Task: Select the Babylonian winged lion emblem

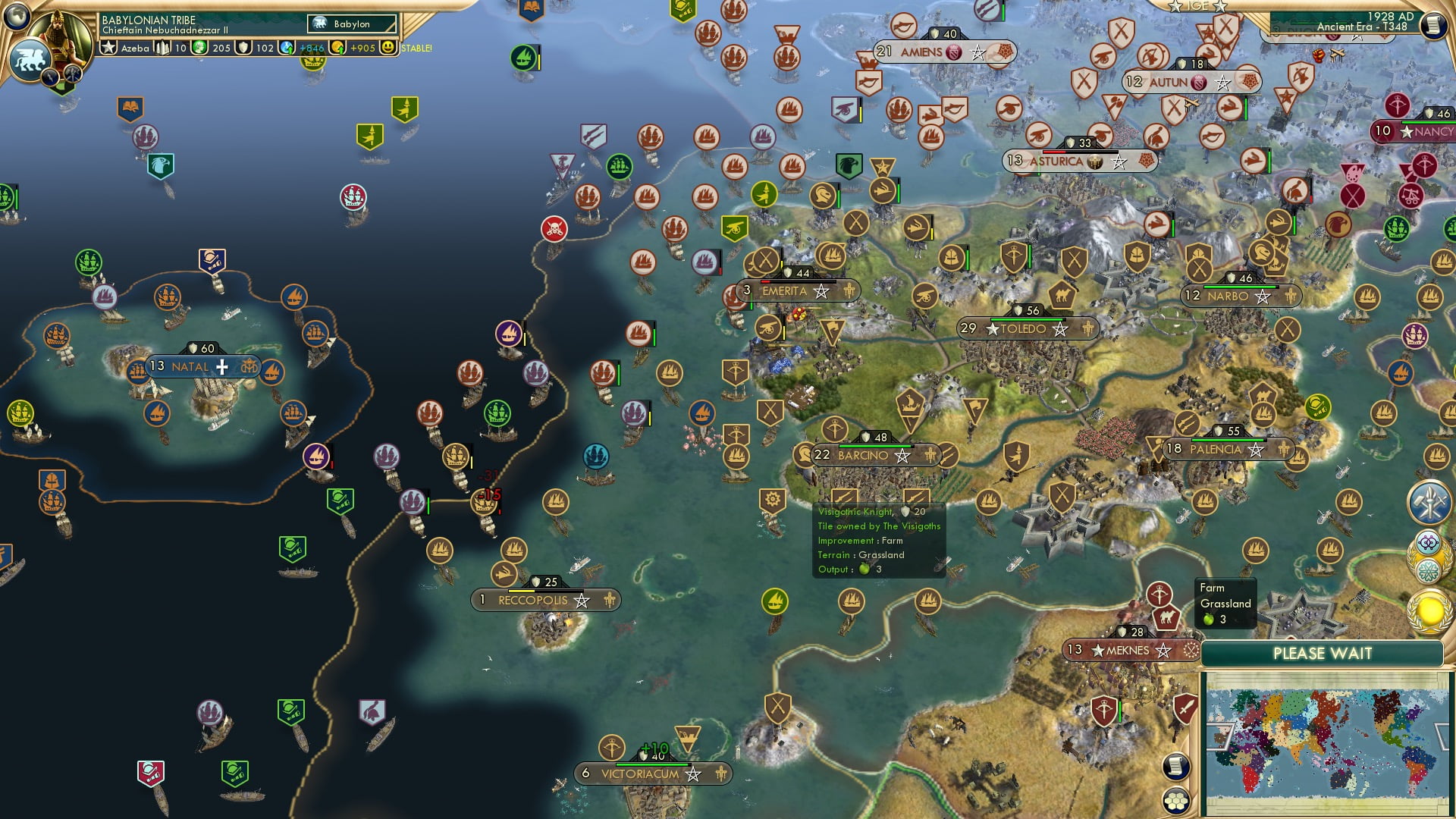Action: 30,61
